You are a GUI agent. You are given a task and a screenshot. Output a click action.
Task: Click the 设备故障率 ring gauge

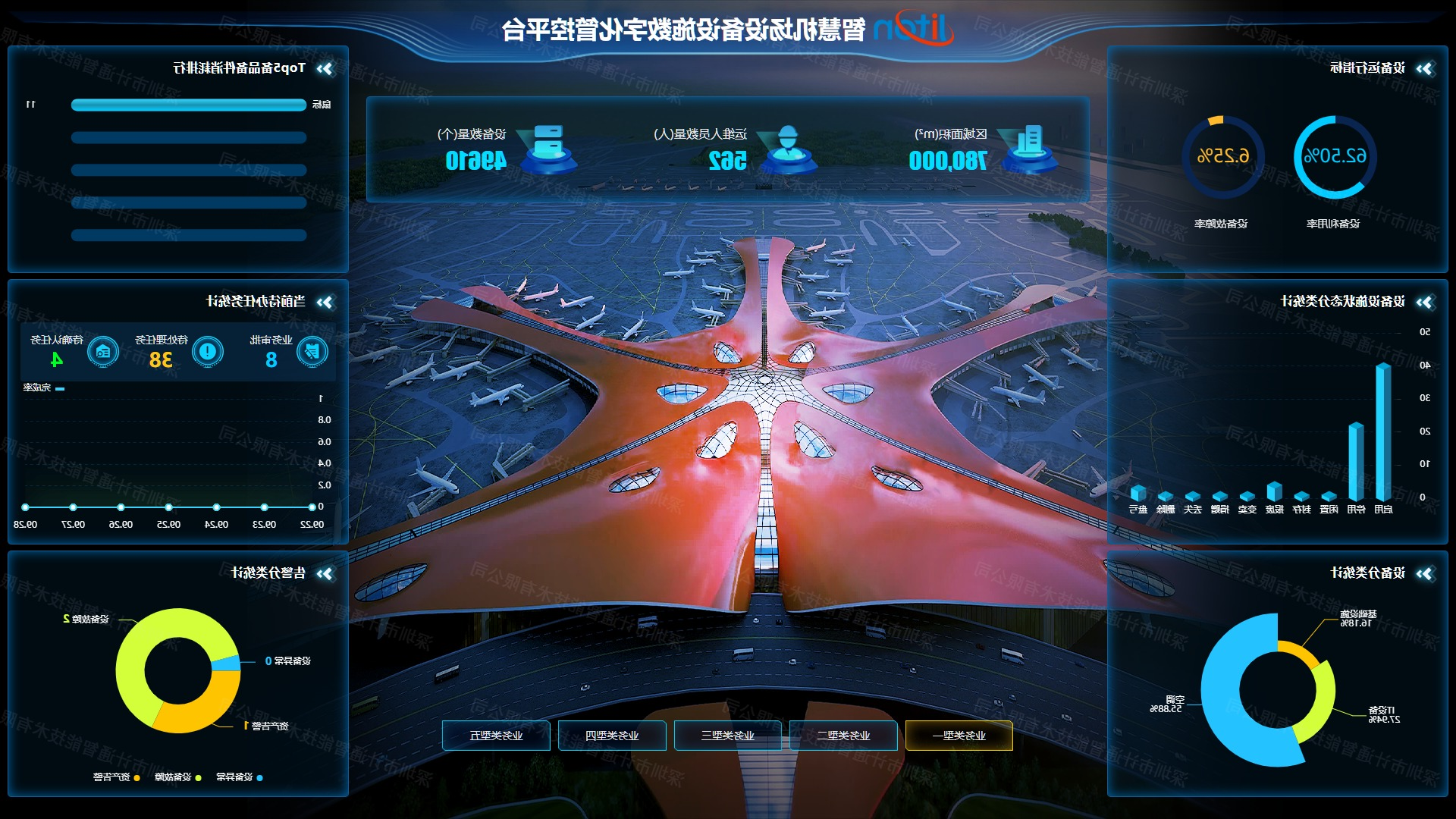(x=1222, y=157)
